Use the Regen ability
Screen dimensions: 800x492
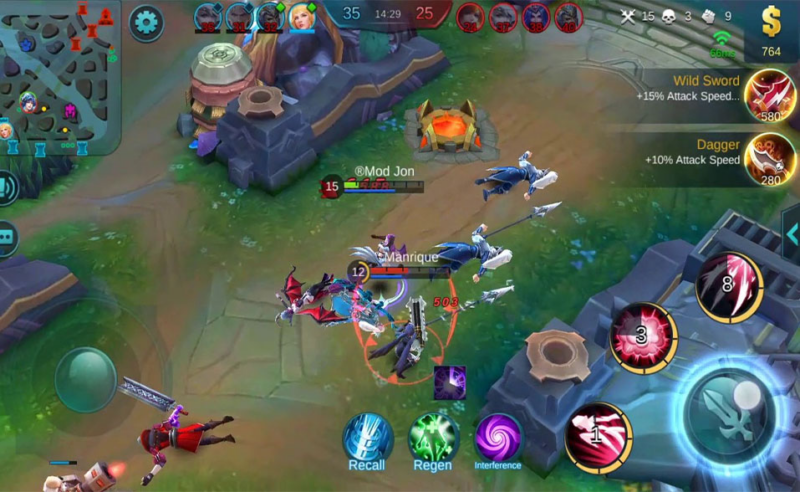point(433,438)
